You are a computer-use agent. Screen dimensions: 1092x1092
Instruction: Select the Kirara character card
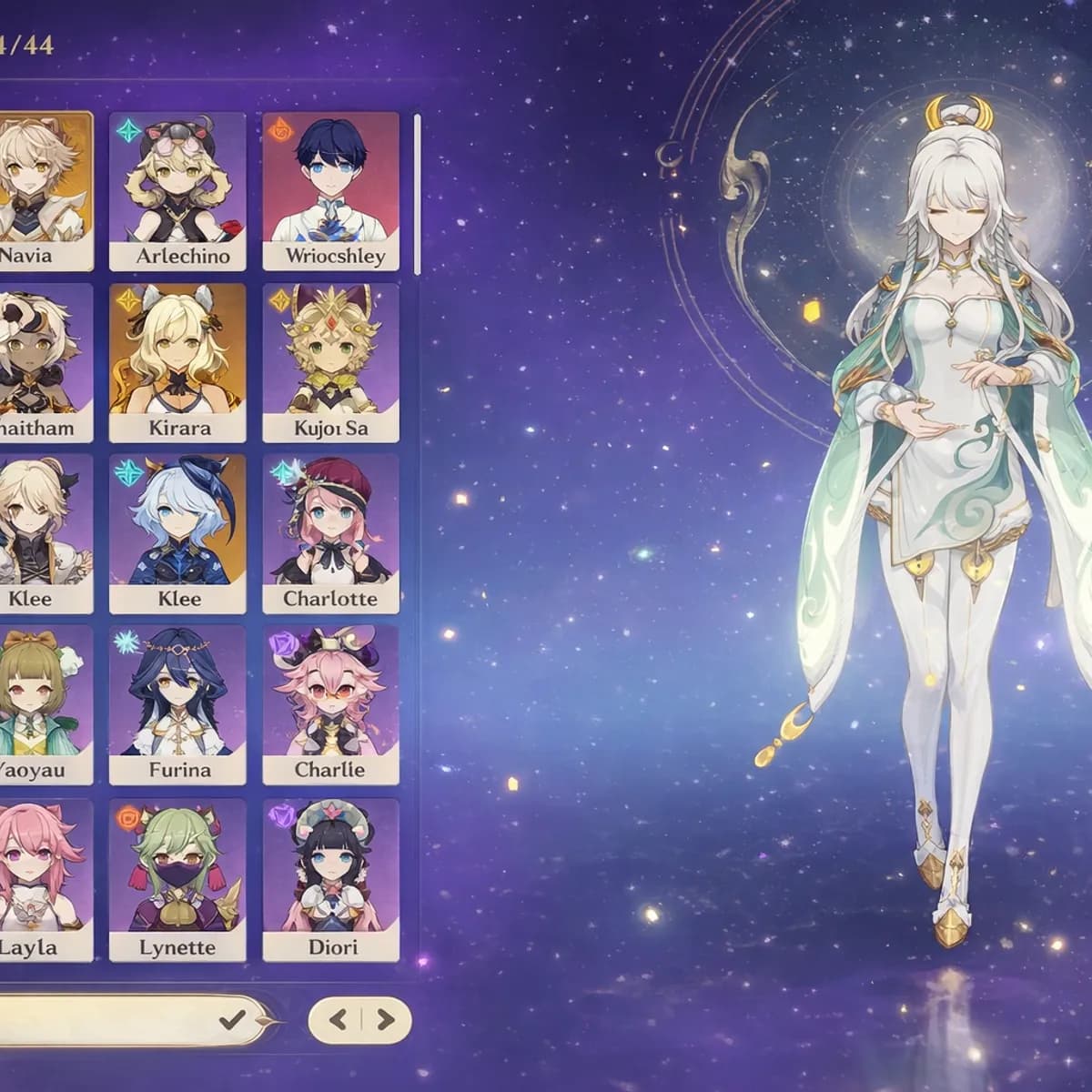tap(177, 362)
